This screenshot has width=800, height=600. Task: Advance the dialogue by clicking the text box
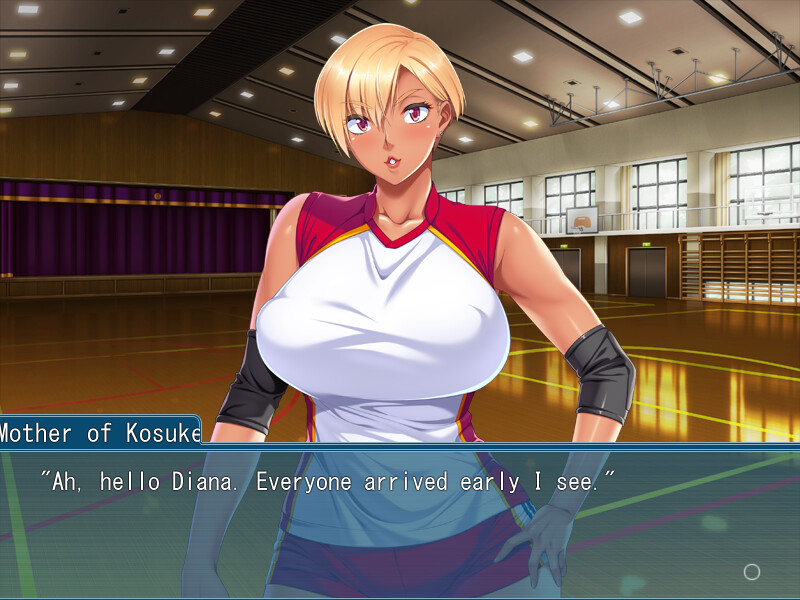tap(400, 522)
